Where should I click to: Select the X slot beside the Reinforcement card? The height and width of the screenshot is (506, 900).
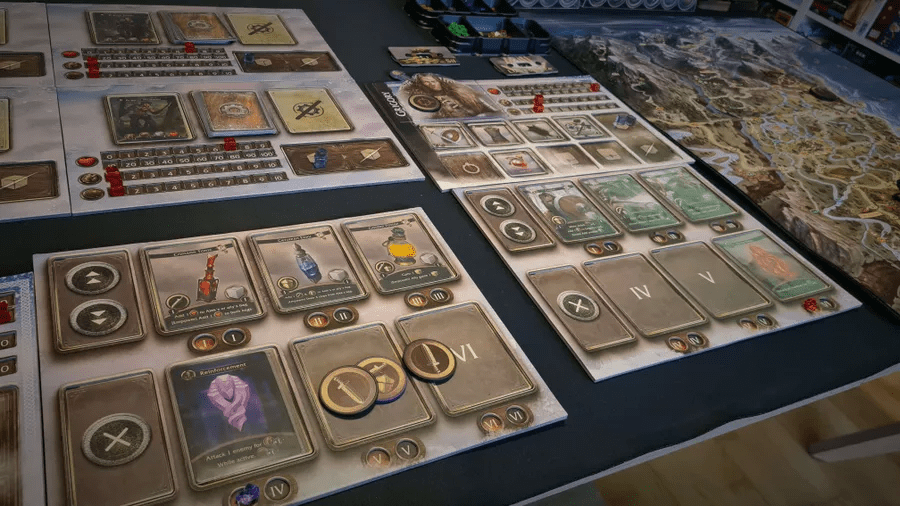117,438
